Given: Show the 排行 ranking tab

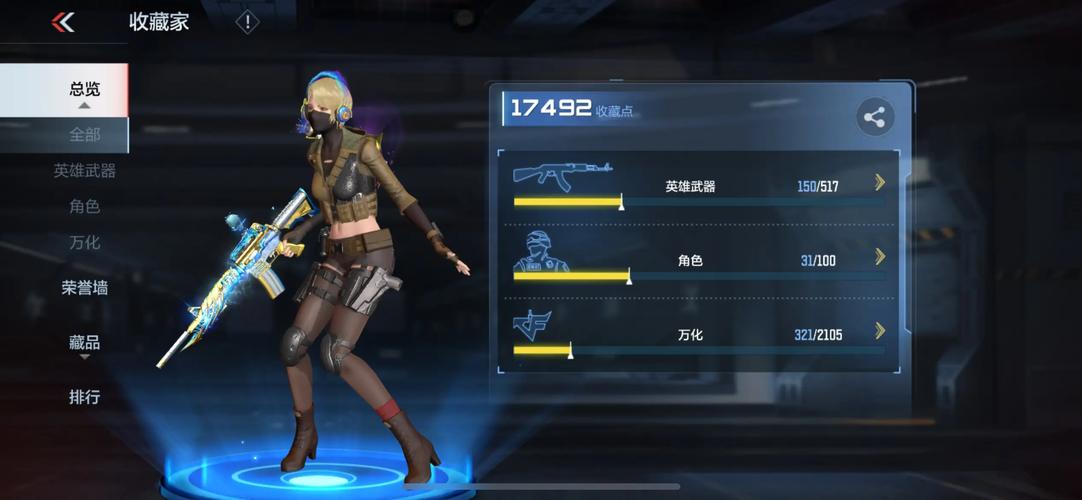Looking at the screenshot, I should (x=84, y=397).
